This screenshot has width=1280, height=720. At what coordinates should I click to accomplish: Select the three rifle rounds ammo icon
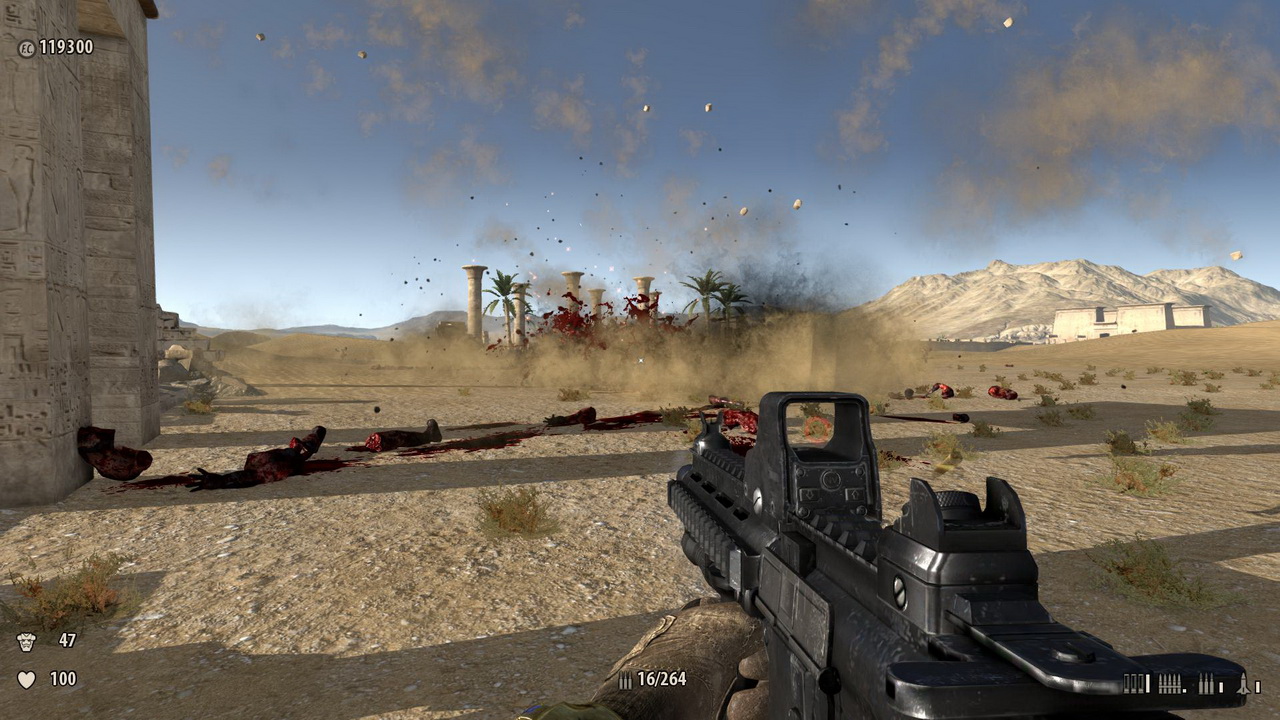click(x=1206, y=684)
